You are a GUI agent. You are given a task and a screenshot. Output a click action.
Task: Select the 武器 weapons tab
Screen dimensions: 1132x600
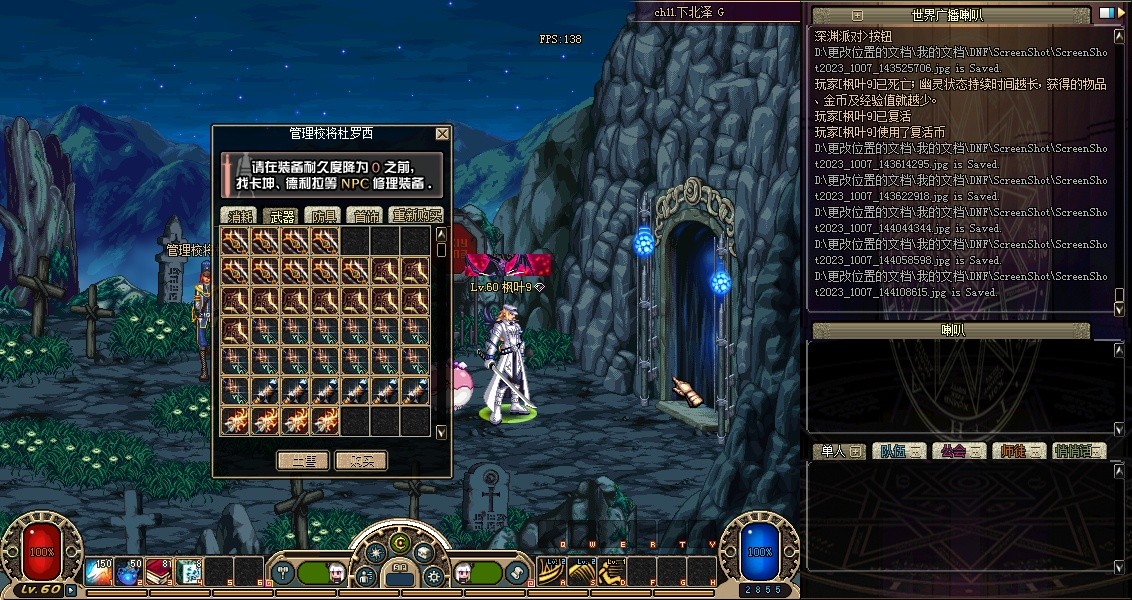coord(280,215)
